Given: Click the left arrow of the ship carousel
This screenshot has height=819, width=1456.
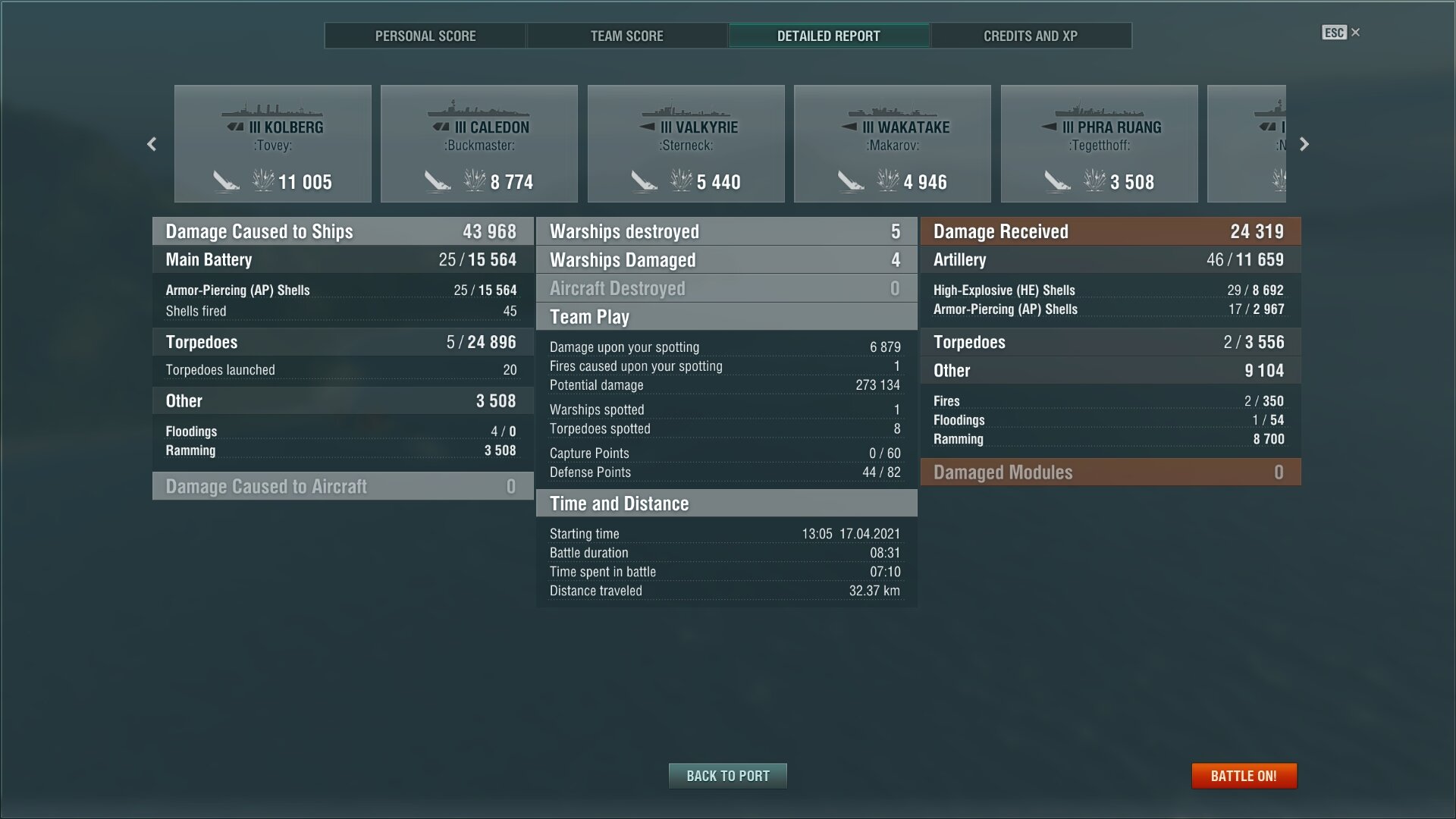Looking at the screenshot, I should [152, 144].
